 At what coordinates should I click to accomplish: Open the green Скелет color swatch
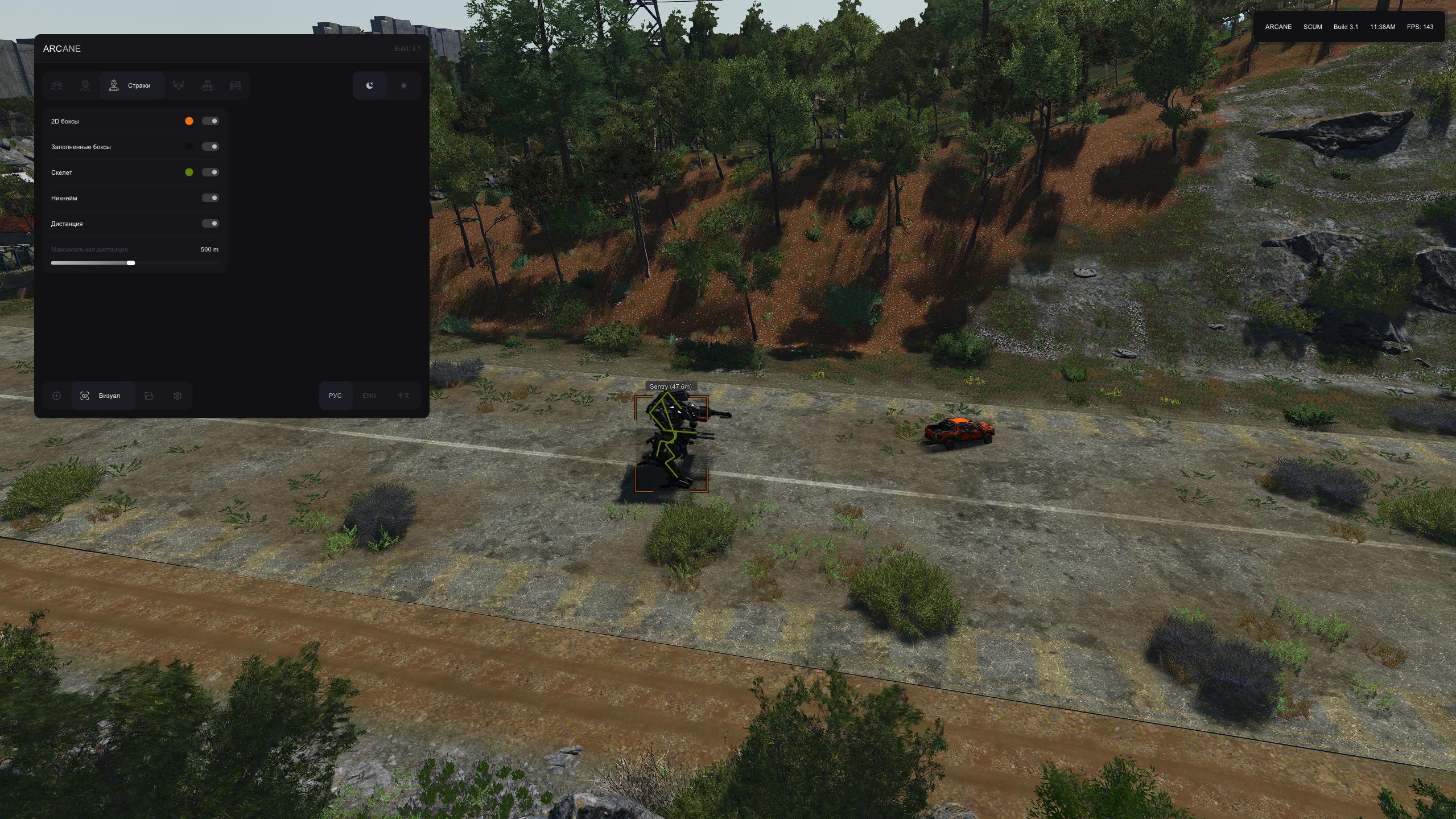[189, 172]
